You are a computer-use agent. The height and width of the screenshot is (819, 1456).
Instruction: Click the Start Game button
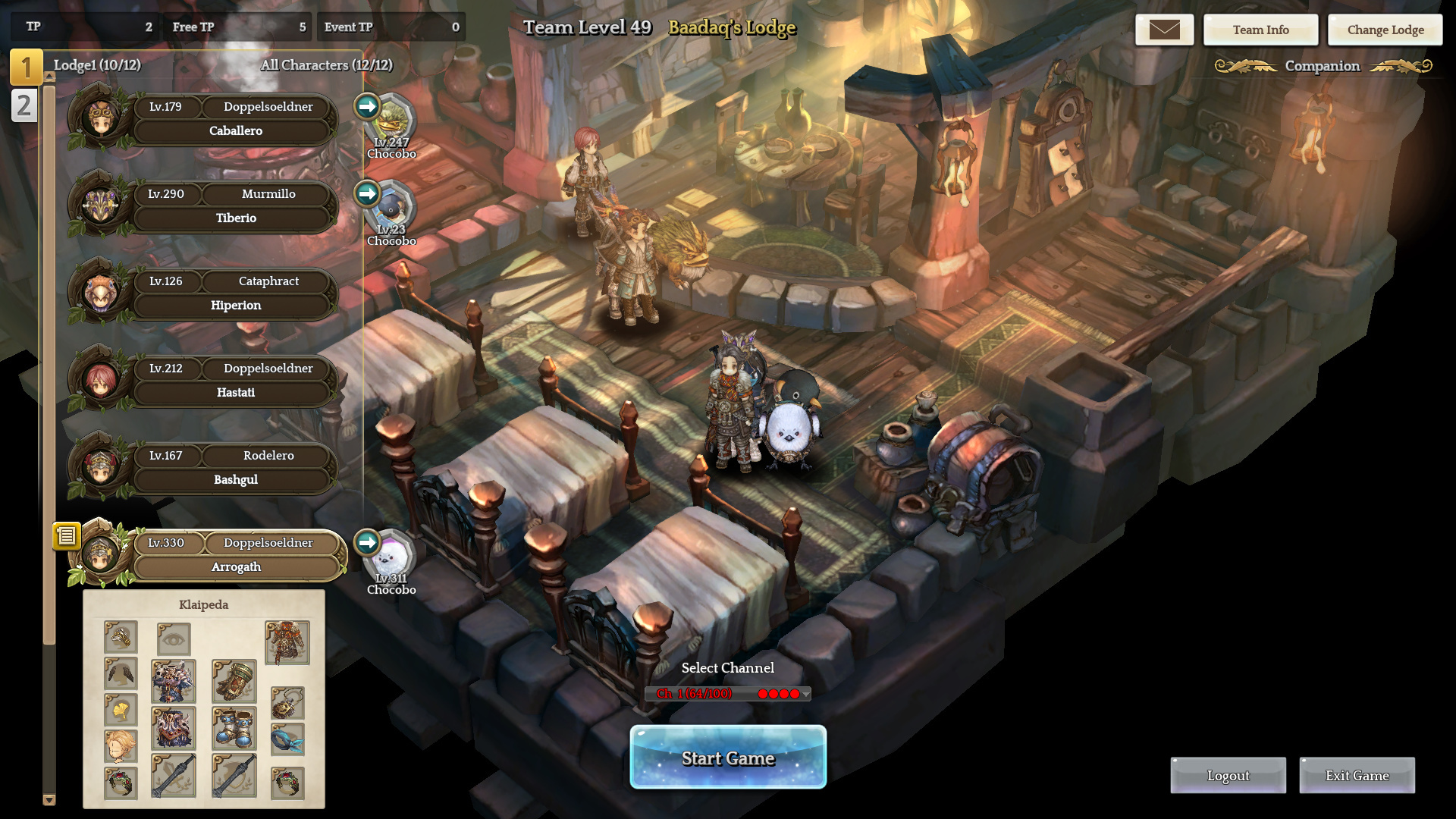click(x=728, y=758)
